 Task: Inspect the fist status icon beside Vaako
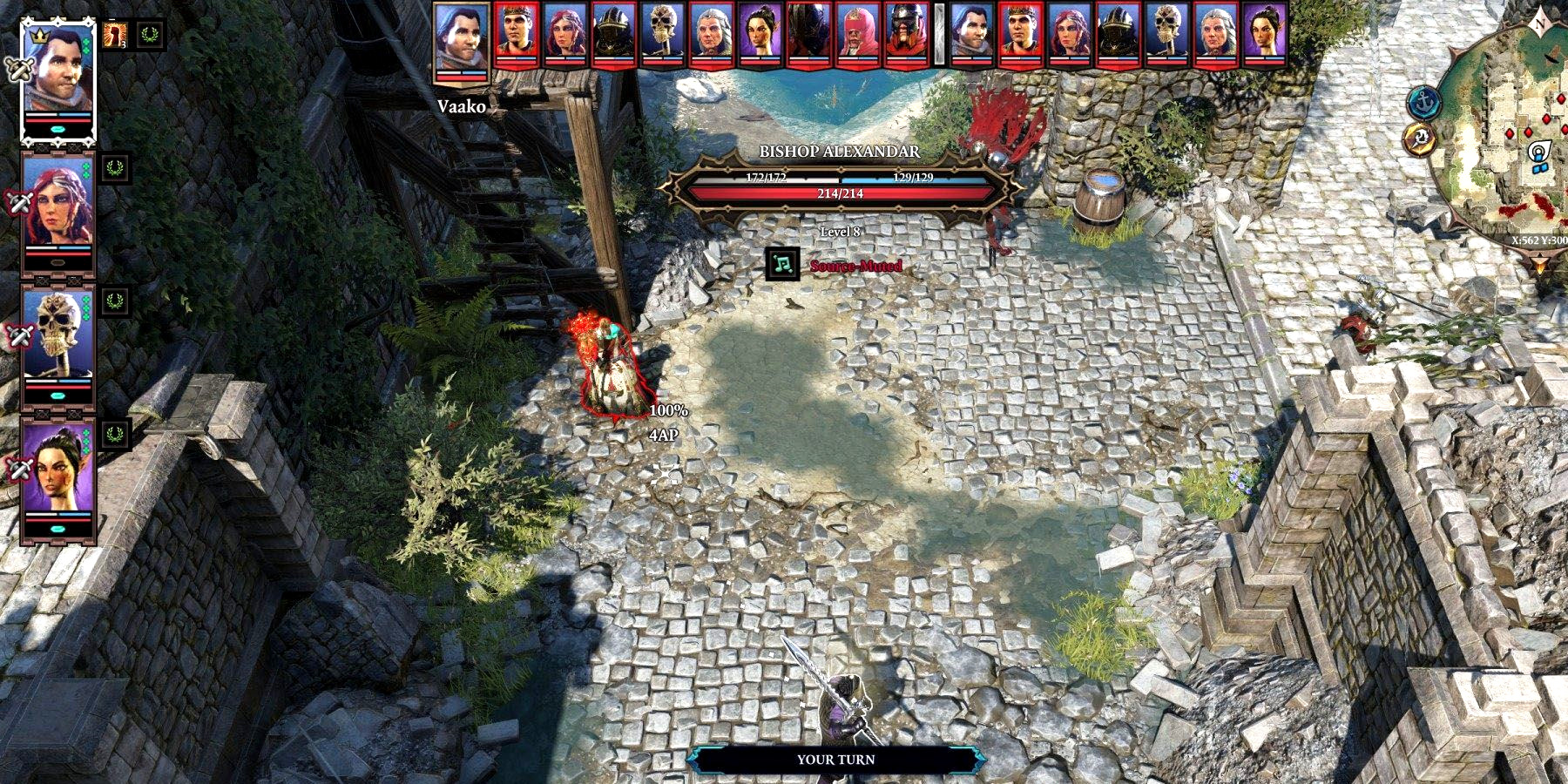coord(113,35)
